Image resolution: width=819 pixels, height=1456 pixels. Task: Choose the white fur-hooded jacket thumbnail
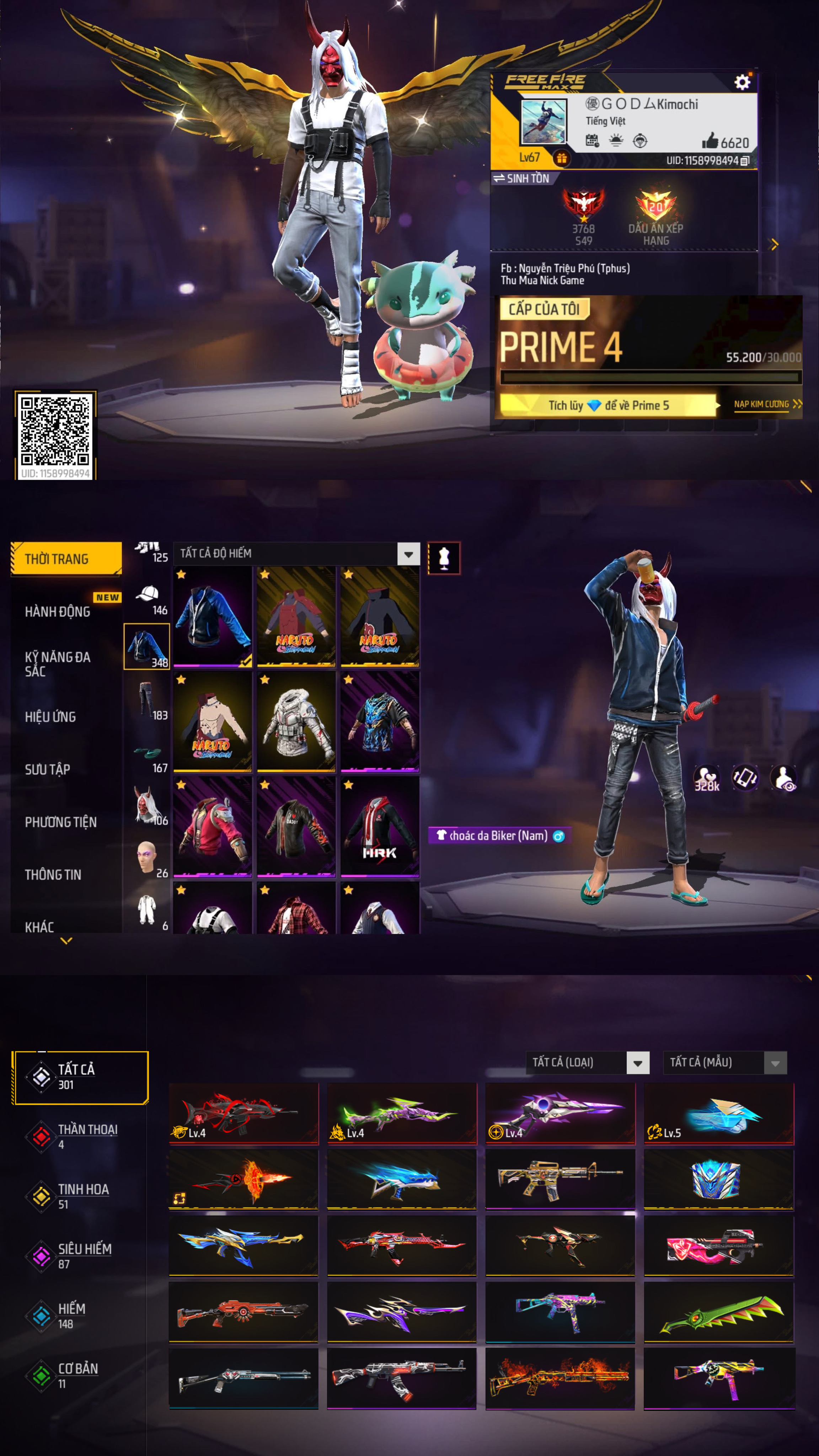296,721
